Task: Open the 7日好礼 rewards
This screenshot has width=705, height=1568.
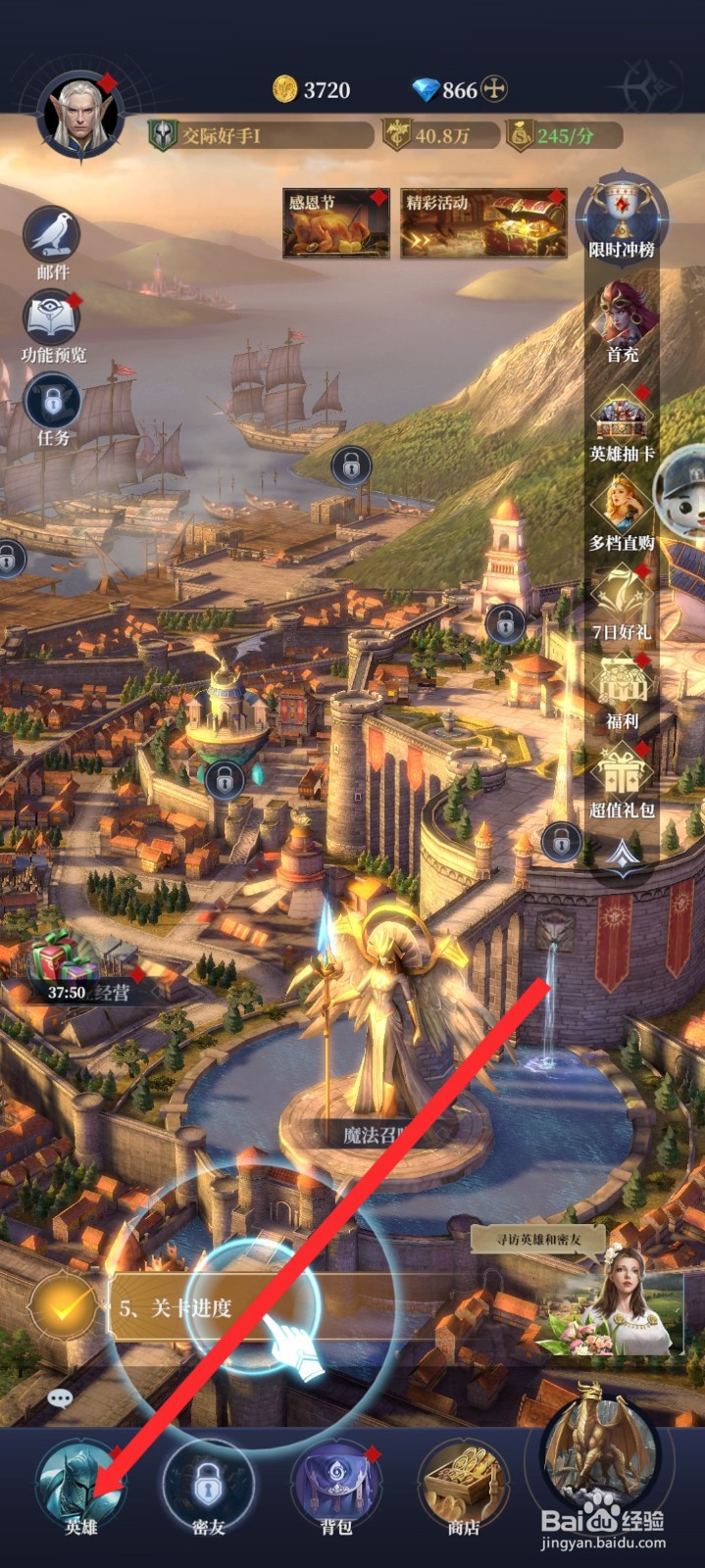Action: 622,601
